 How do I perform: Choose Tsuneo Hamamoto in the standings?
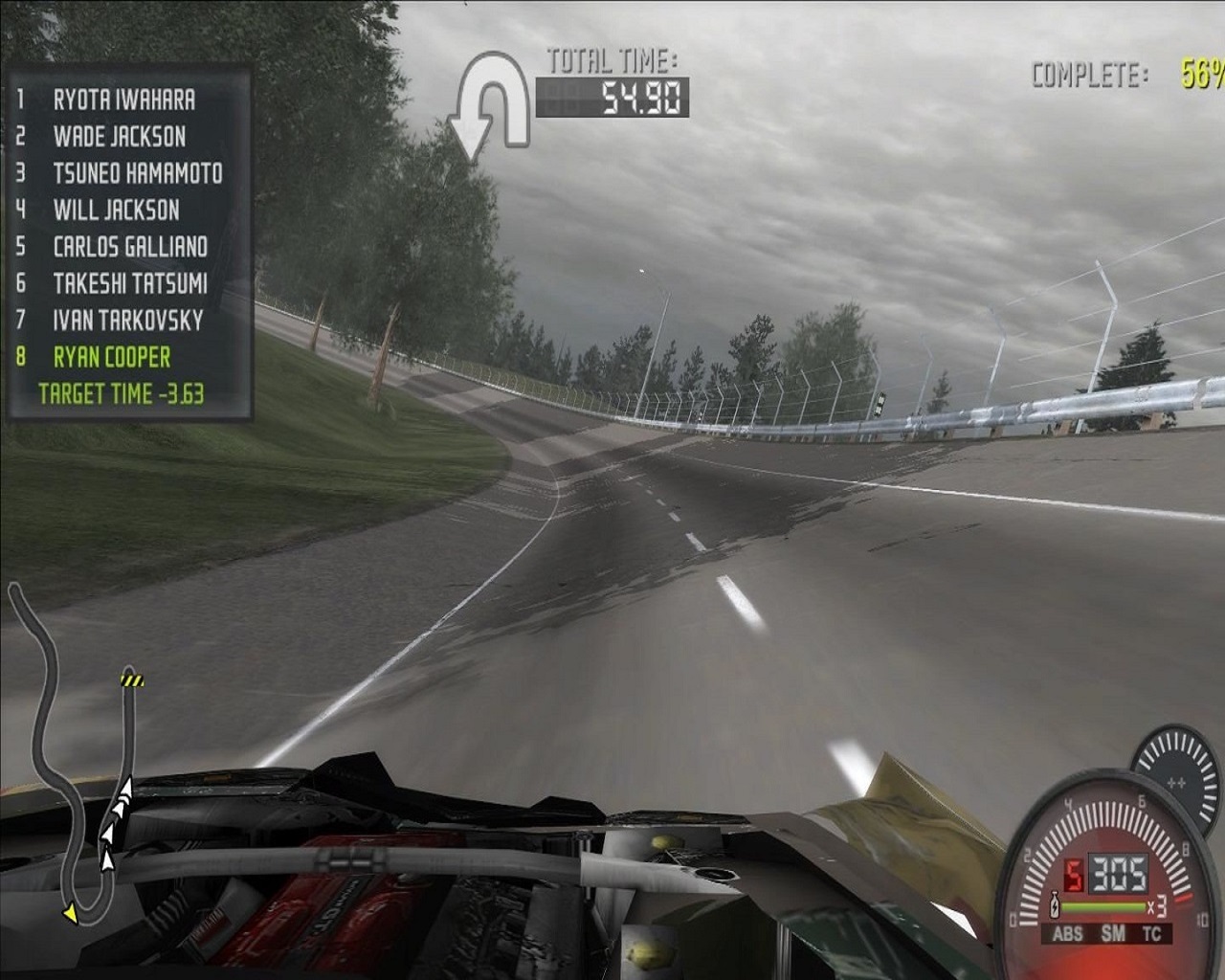(x=137, y=173)
